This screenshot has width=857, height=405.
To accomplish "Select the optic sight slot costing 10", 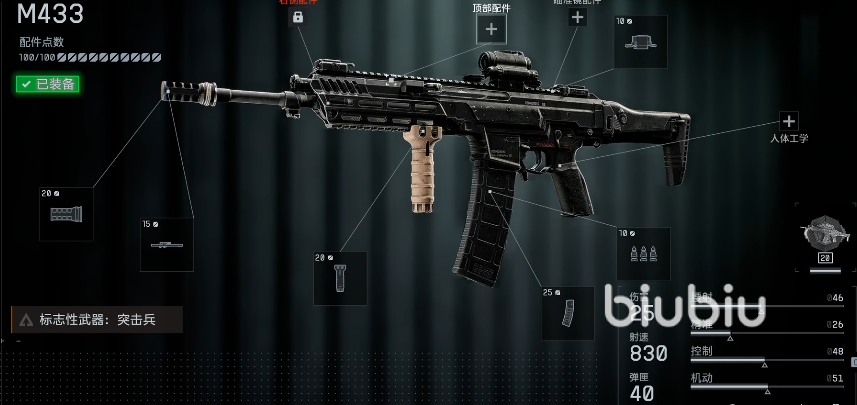I will click(x=641, y=42).
